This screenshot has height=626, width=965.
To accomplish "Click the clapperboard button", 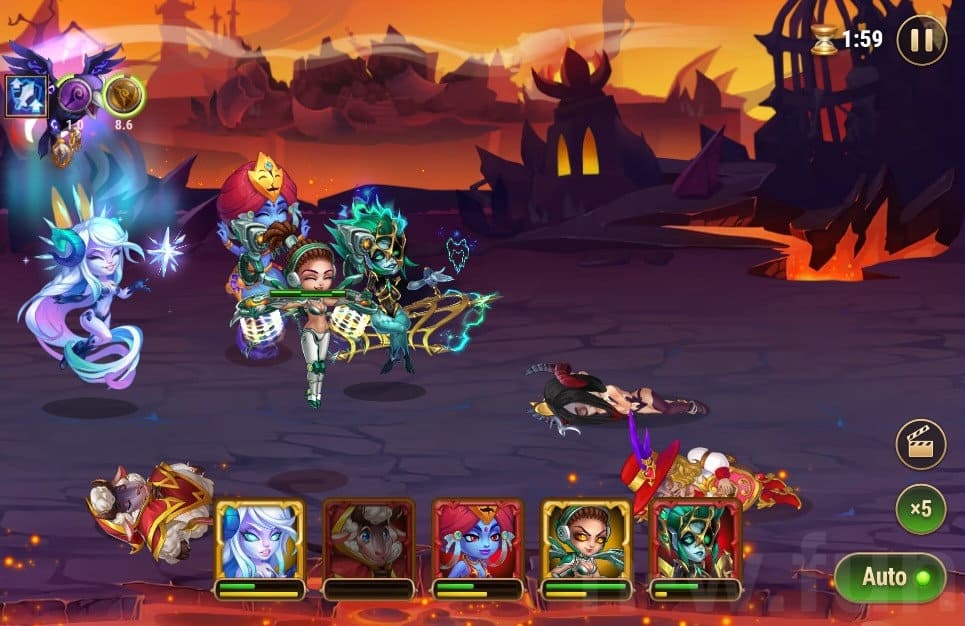I will point(920,444).
